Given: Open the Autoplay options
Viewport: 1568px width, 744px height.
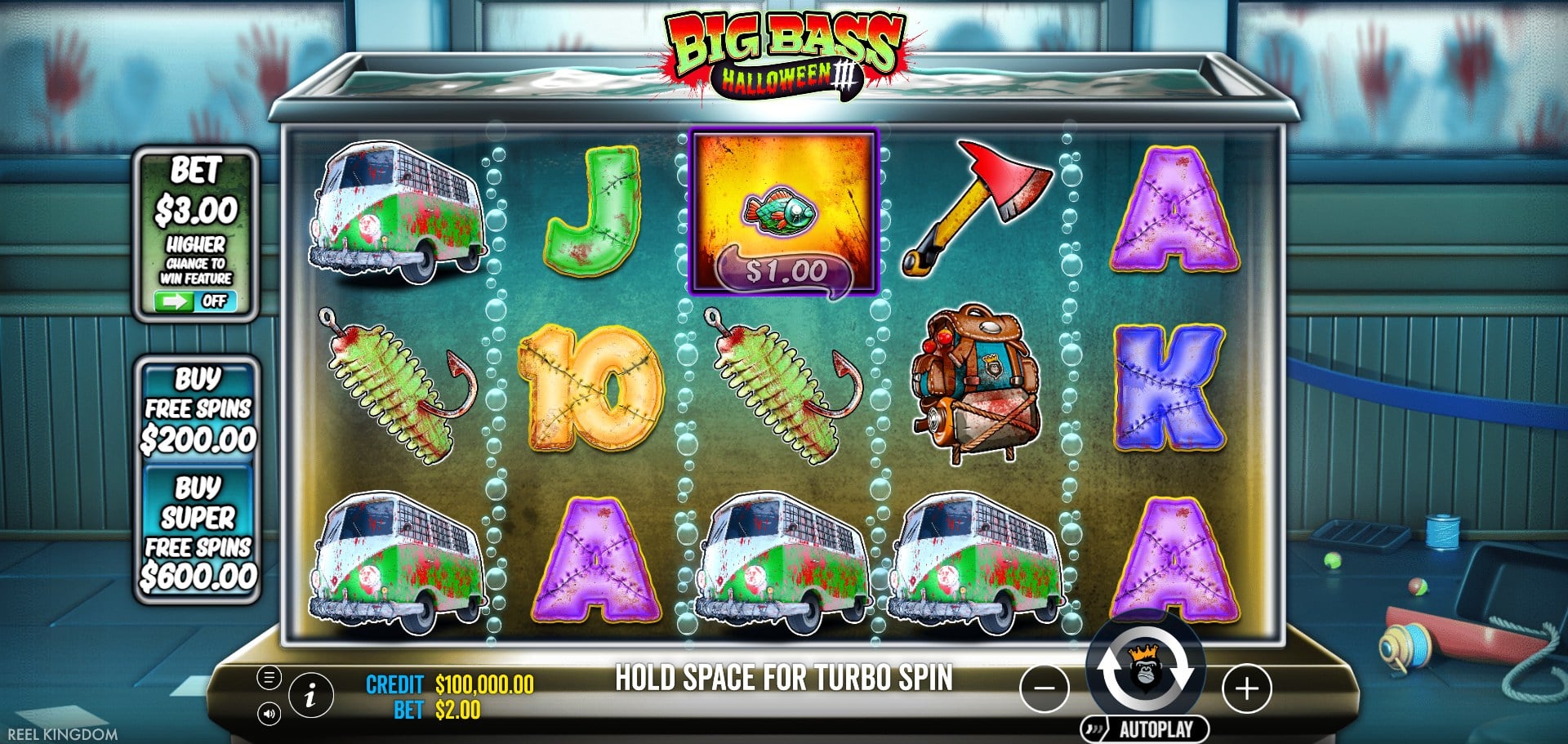Looking at the screenshot, I should [x=1145, y=729].
